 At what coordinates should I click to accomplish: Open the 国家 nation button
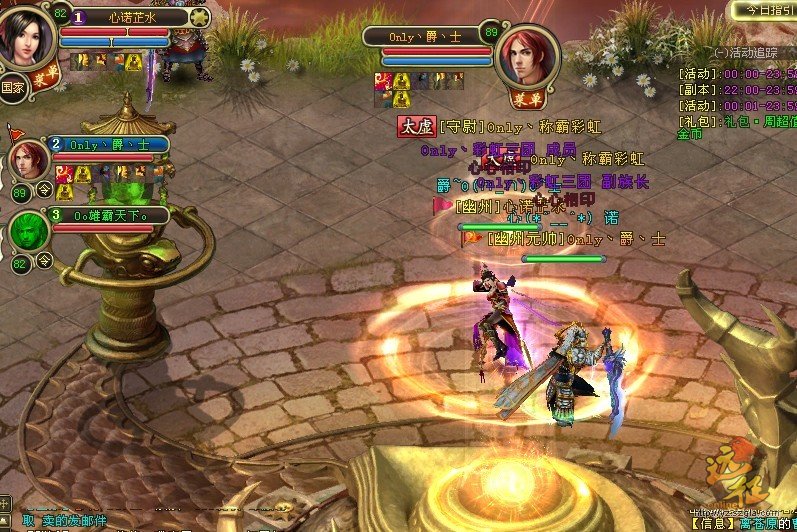click(x=13, y=86)
